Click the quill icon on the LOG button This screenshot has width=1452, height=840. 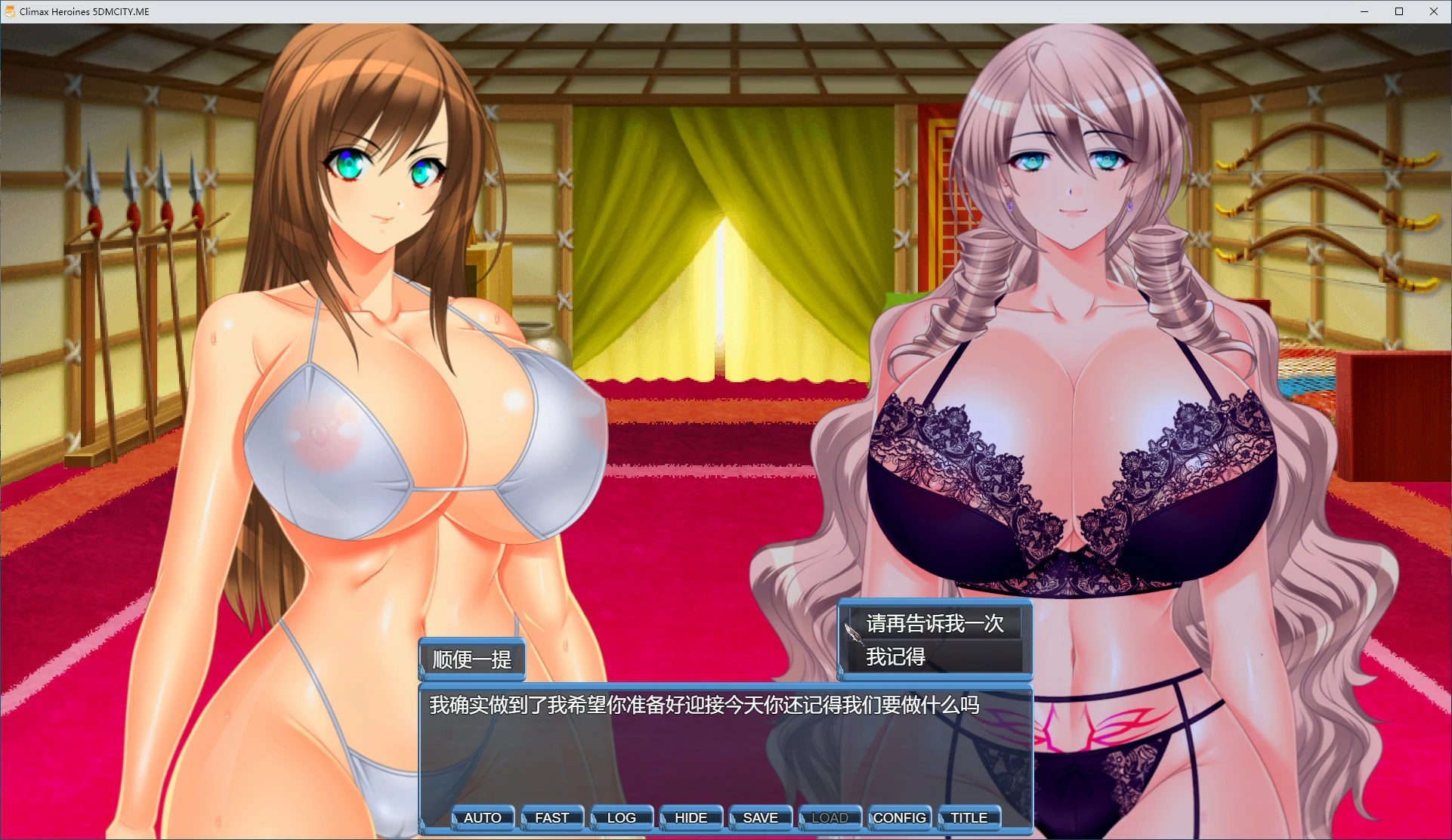[x=594, y=820]
